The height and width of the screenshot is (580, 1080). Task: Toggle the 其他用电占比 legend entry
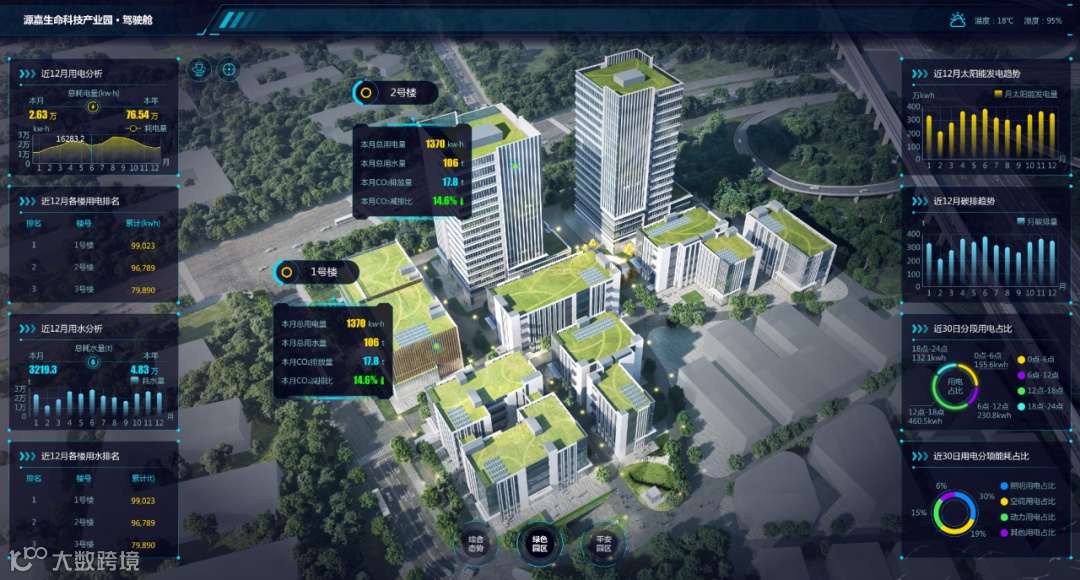[x=1032, y=533]
